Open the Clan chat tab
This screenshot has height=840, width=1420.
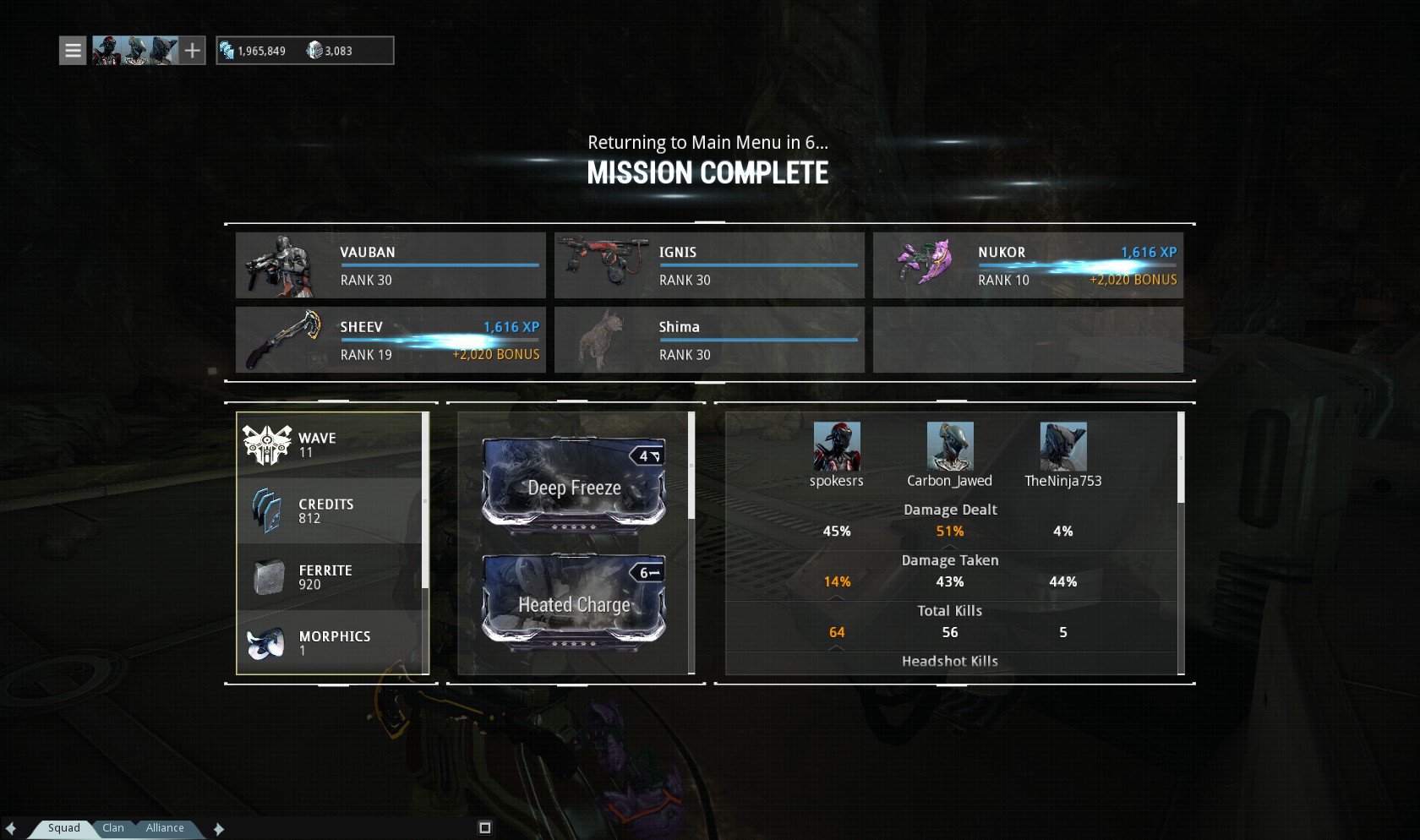pyautogui.click(x=113, y=828)
